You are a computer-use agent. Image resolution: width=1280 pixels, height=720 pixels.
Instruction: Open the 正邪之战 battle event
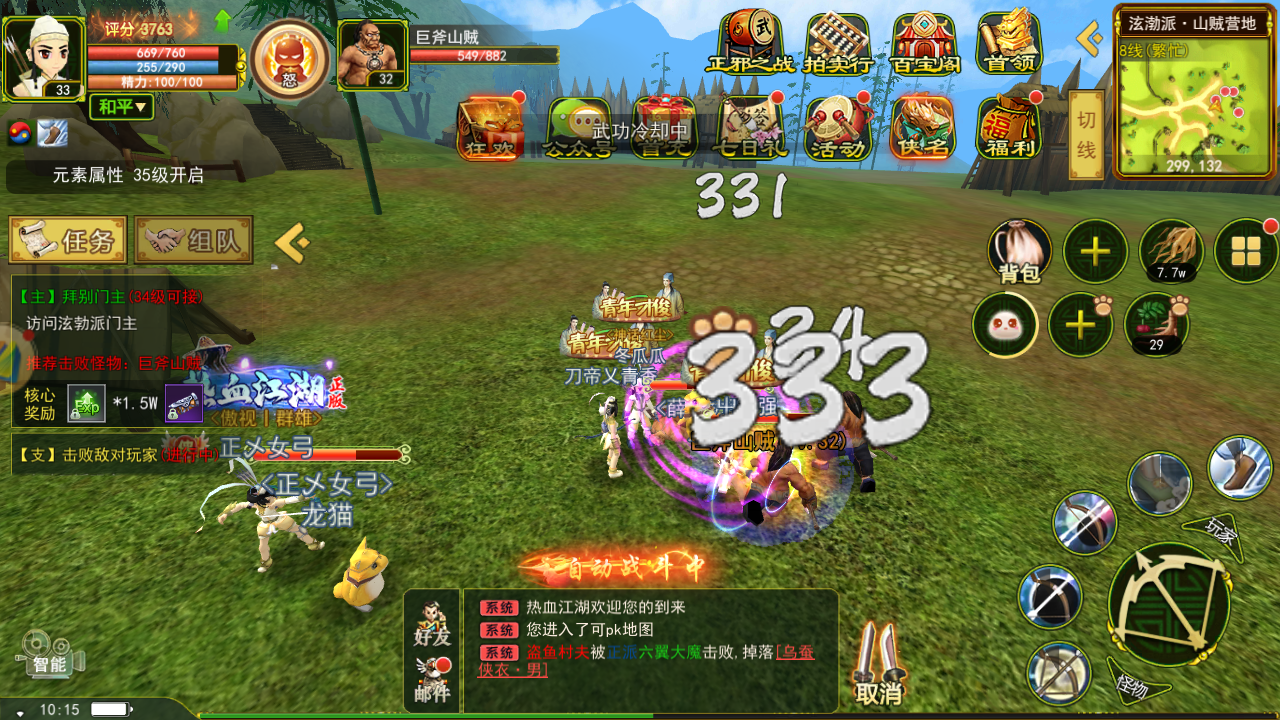(750, 43)
